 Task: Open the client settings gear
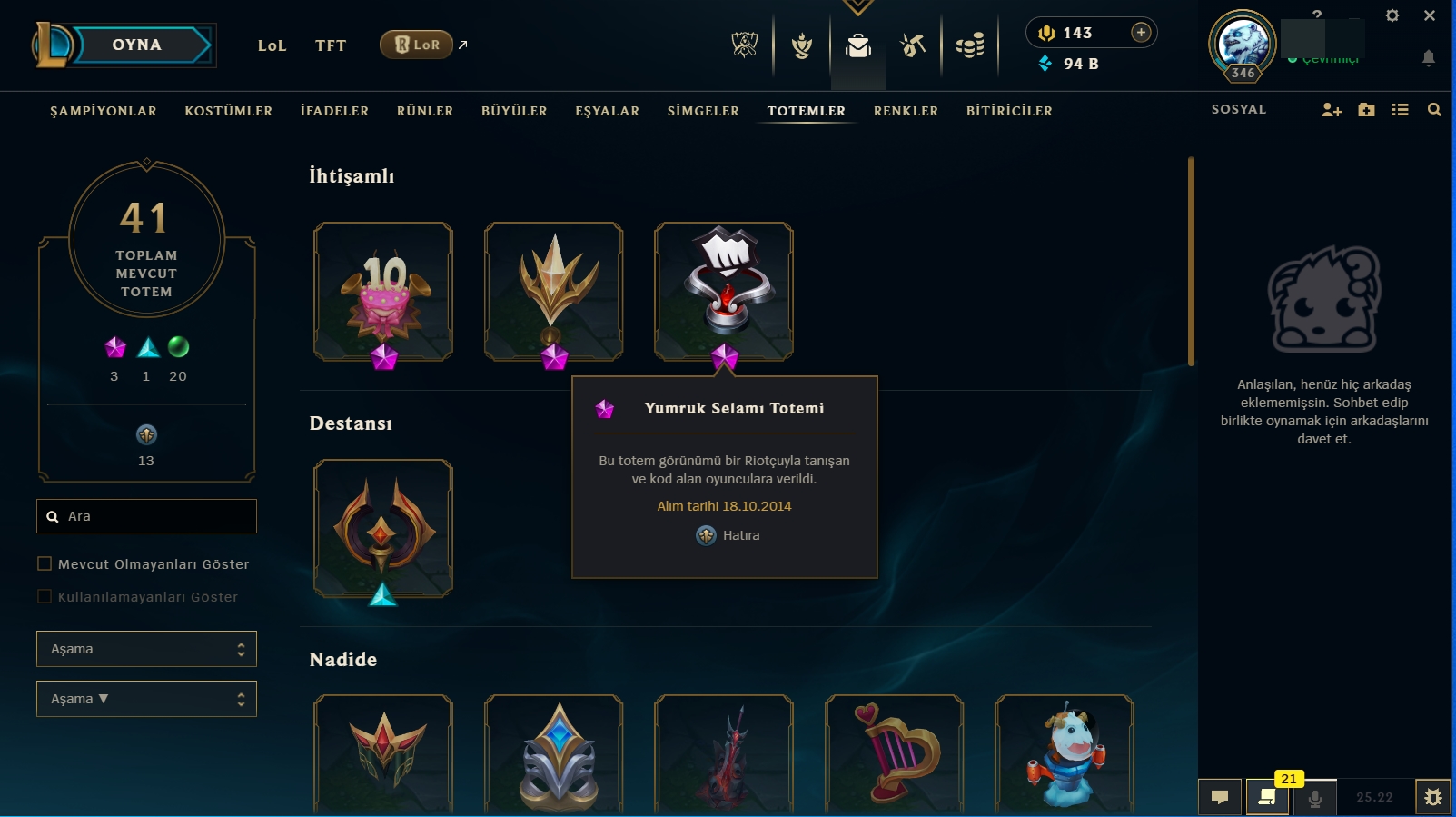[1392, 15]
